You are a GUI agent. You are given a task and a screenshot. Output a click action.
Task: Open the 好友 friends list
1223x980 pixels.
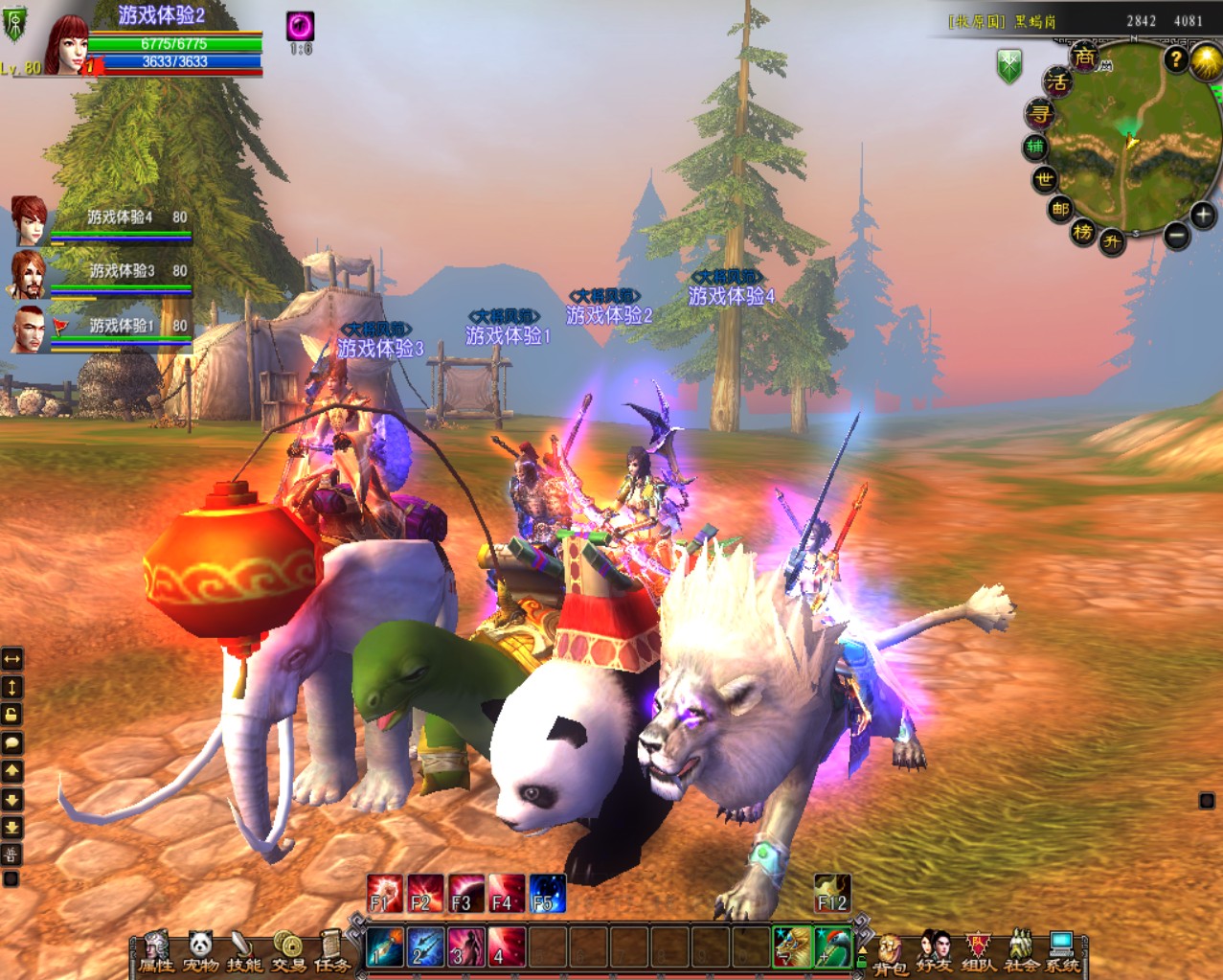[x=934, y=951]
